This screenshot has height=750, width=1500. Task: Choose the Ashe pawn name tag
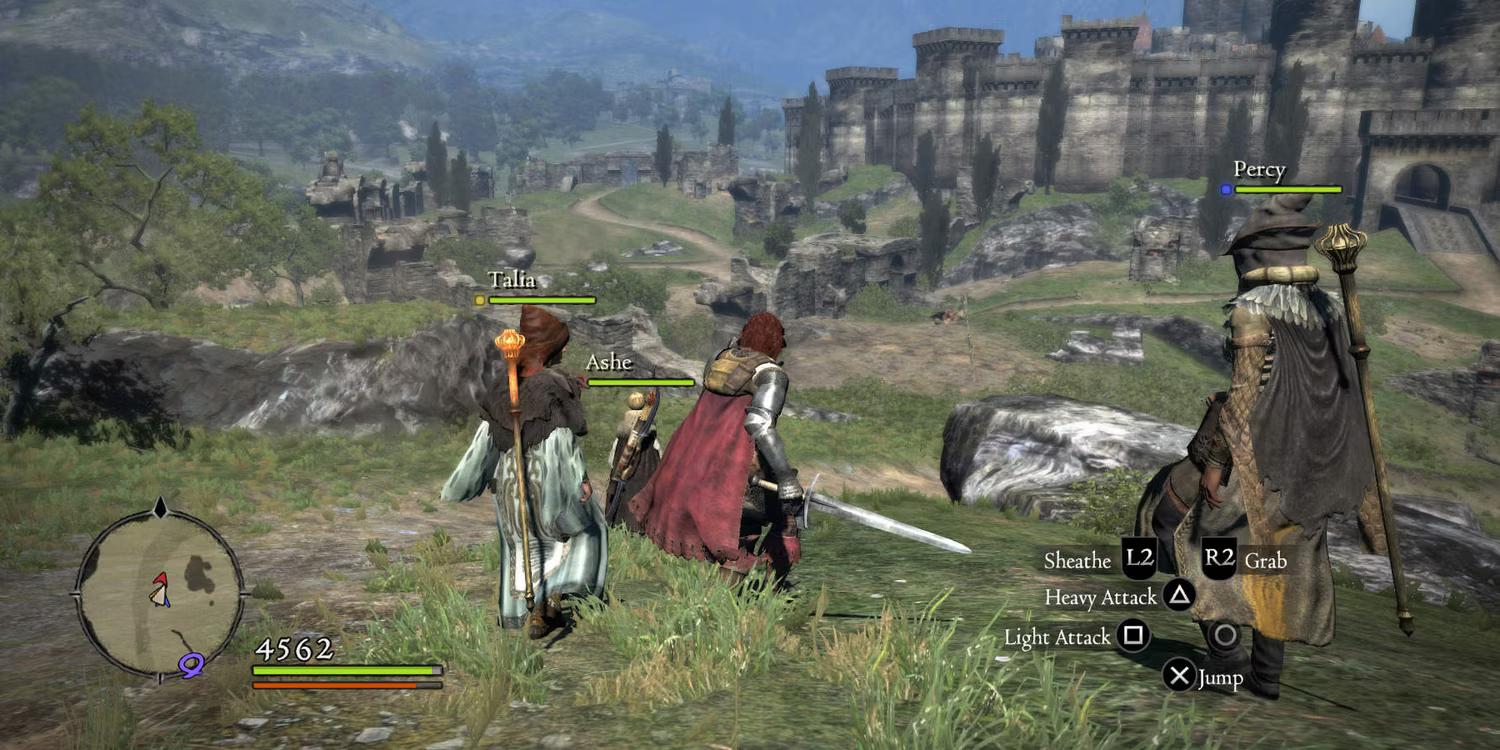(x=609, y=363)
